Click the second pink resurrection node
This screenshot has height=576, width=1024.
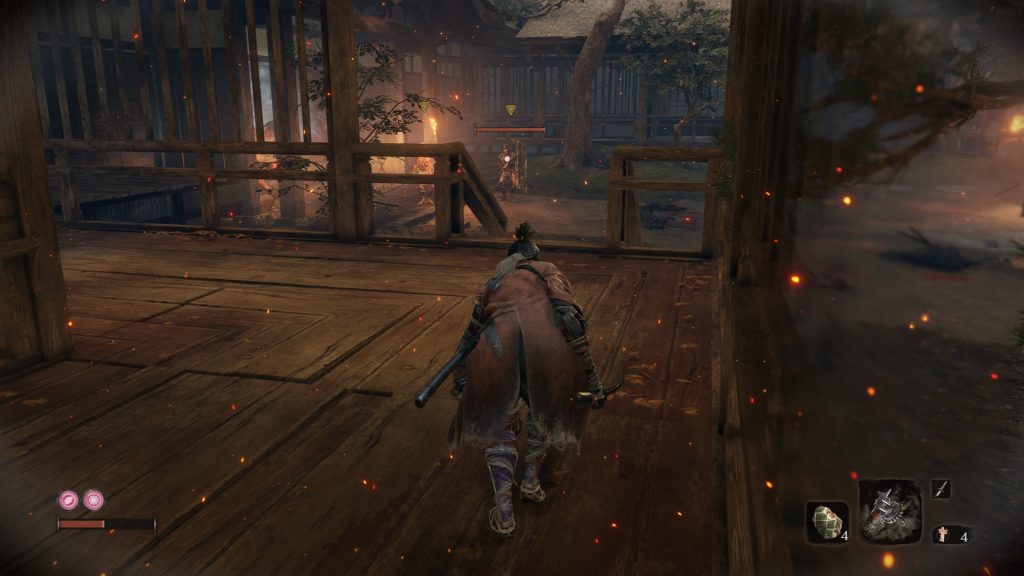click(93, 499)
